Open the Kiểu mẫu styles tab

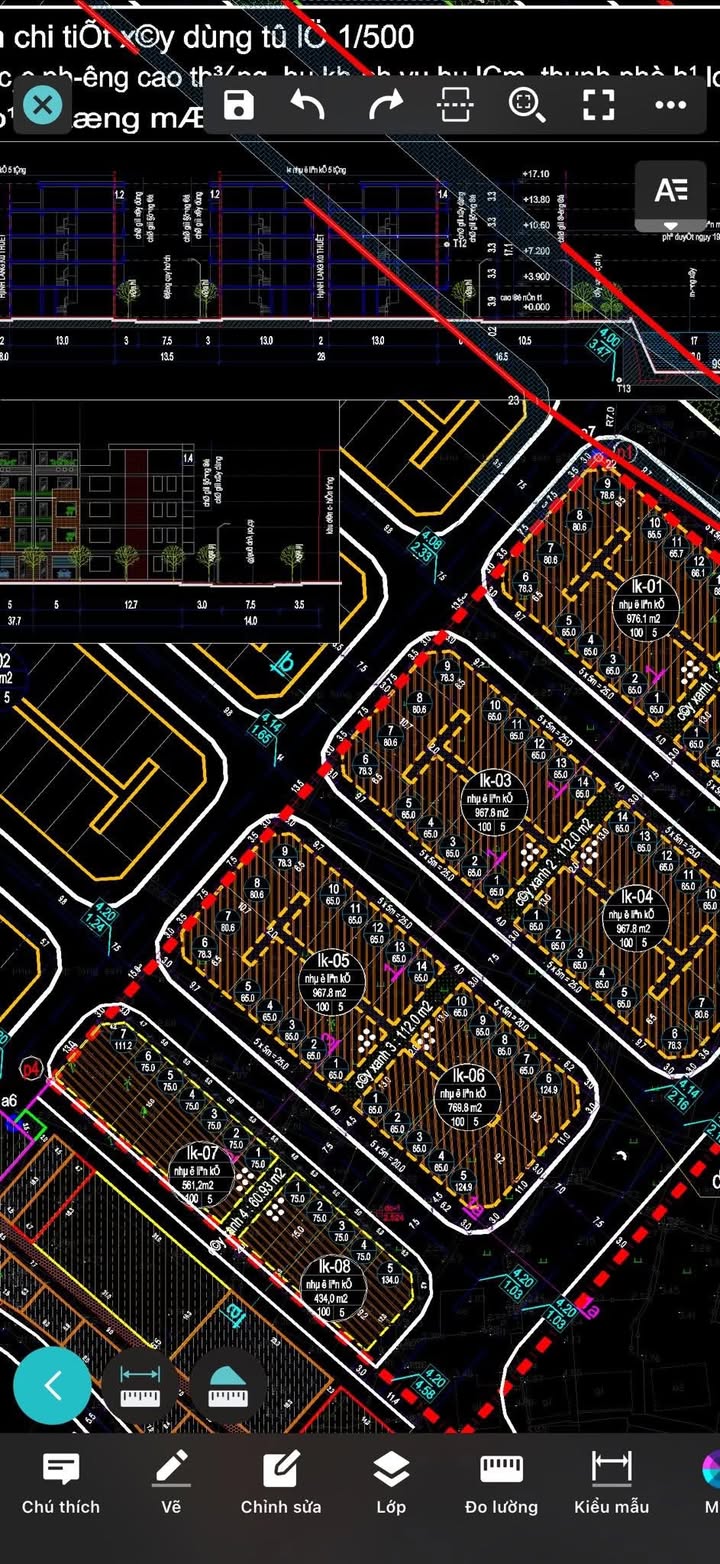pos(611,1482)
